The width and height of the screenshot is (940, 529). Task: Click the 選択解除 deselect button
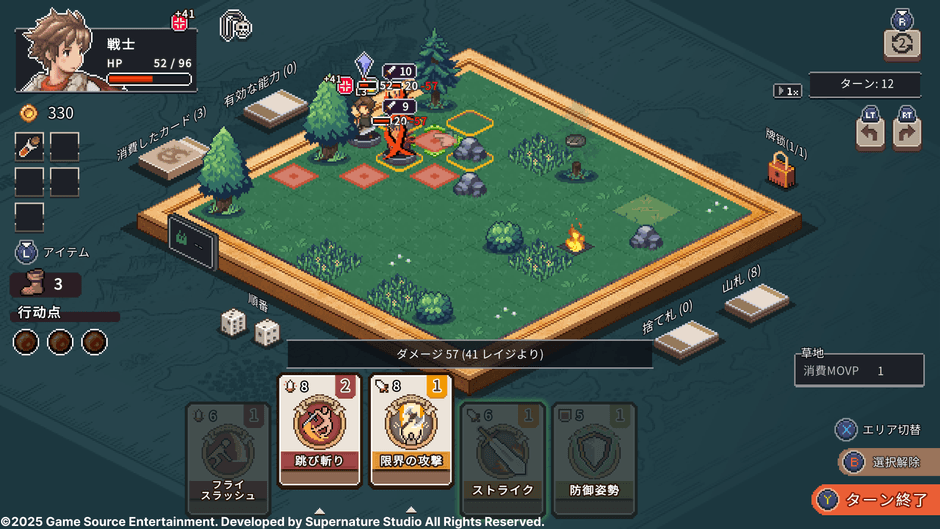coord(885,462)
